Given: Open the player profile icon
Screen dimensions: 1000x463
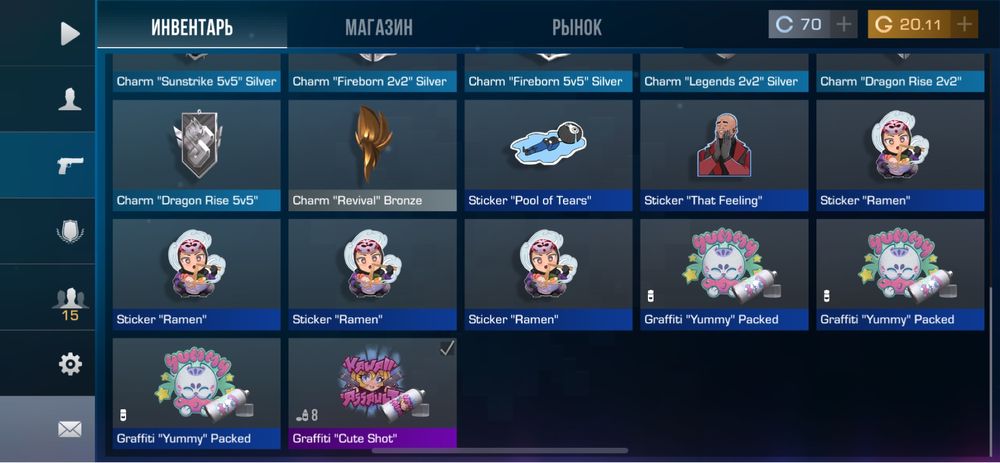Looking at the screenshot, I should [69, 99].
